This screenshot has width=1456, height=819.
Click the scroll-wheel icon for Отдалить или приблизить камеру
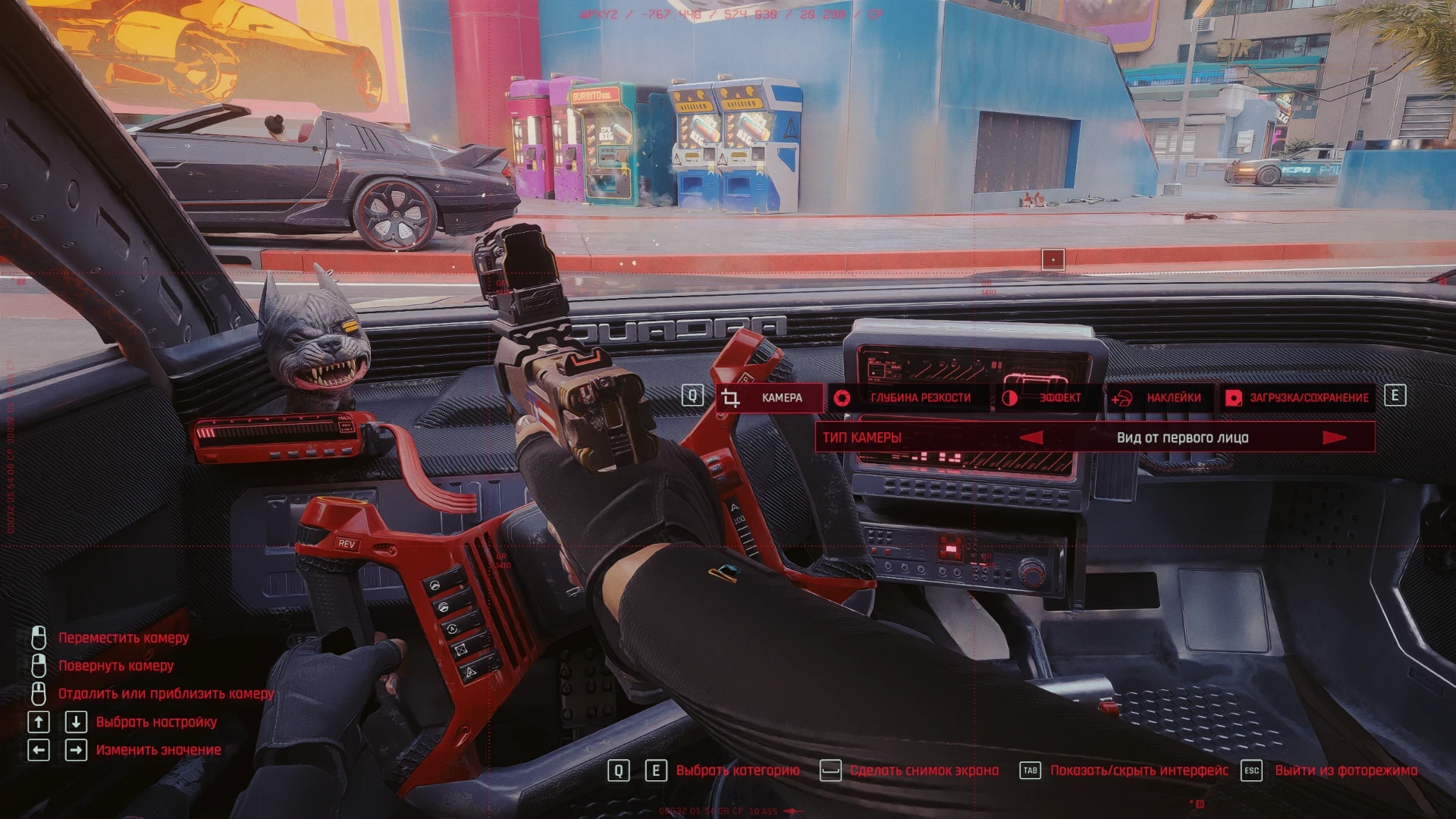tap(39, 693)
